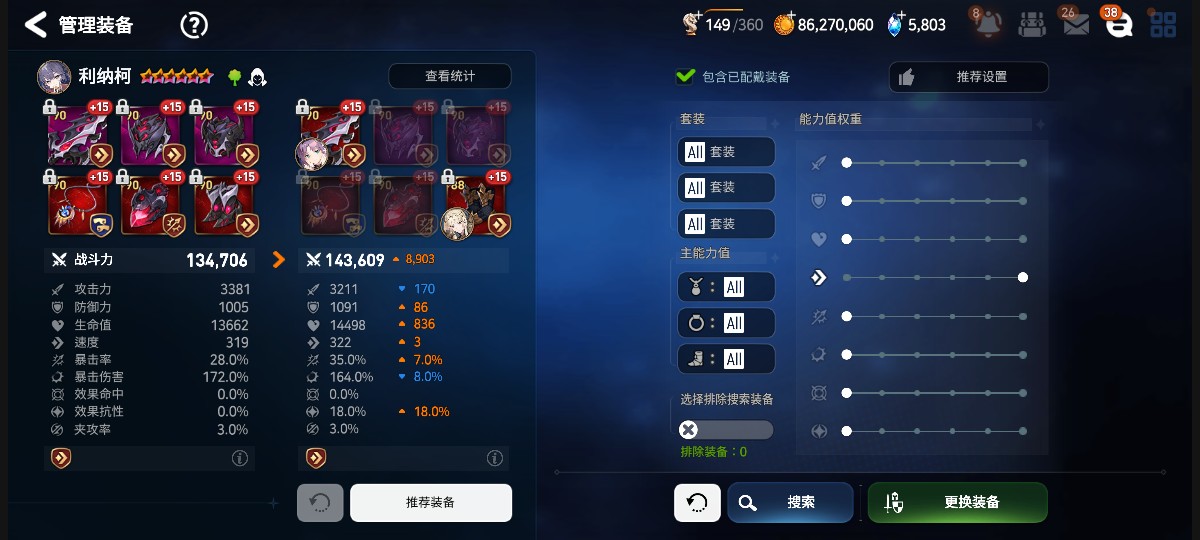Toggle the 包含已配戴装备 checkbox

pyautogui.click(x=686, y=76)
